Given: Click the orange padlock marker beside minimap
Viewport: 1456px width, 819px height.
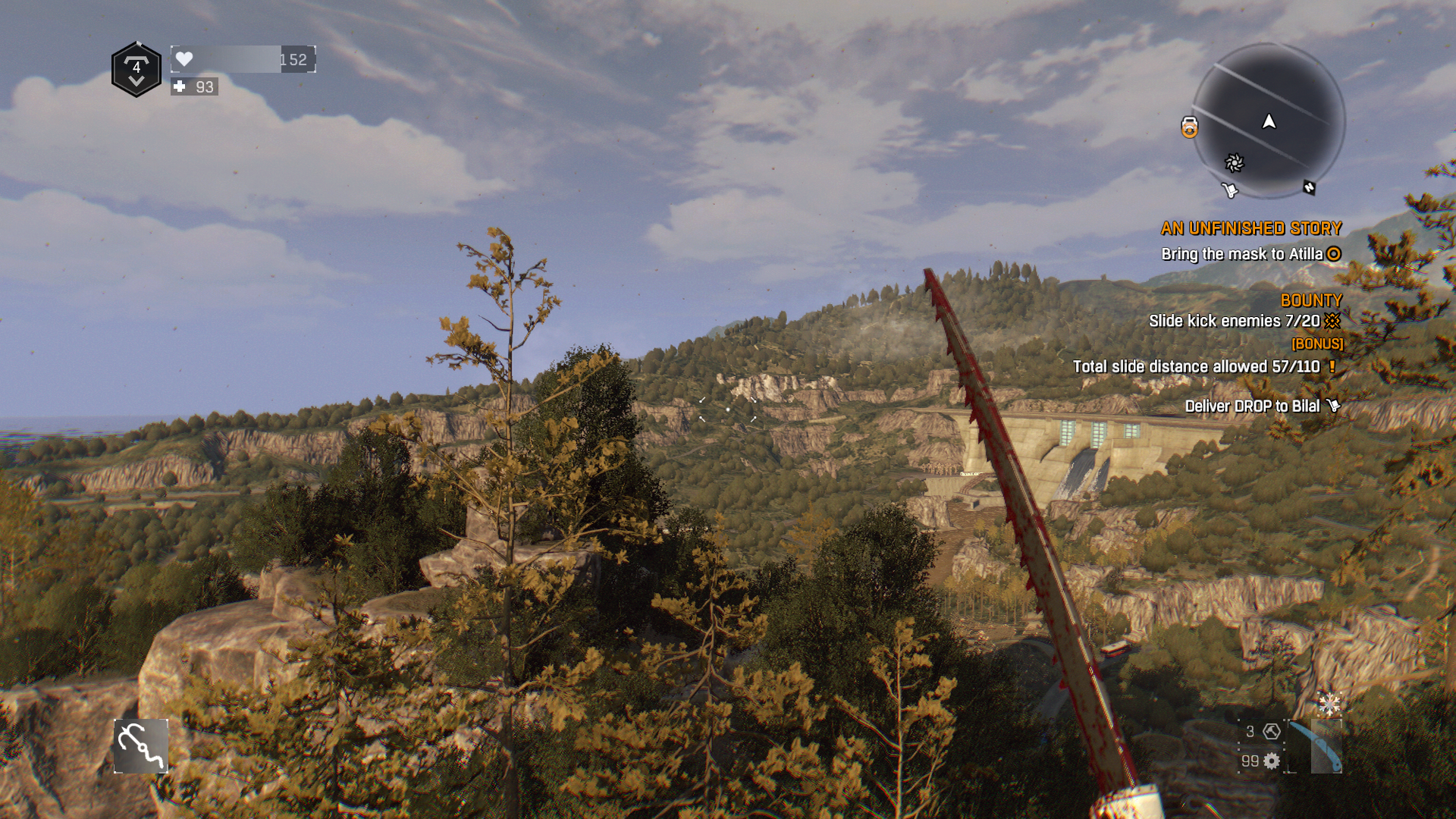Looking at the screenshot, I should 1189,127.
